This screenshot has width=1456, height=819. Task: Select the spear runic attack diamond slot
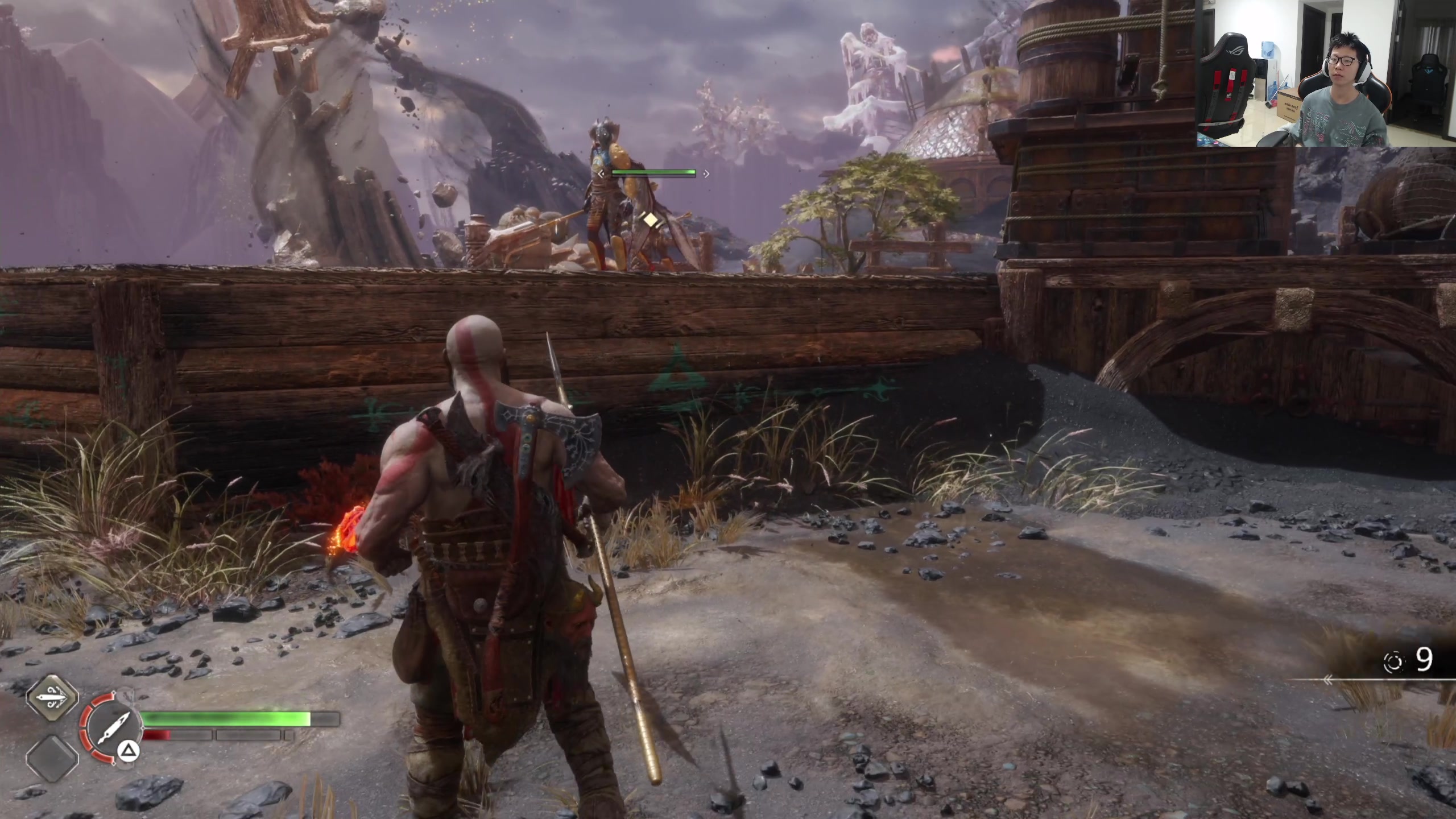[x=52, y=698]
